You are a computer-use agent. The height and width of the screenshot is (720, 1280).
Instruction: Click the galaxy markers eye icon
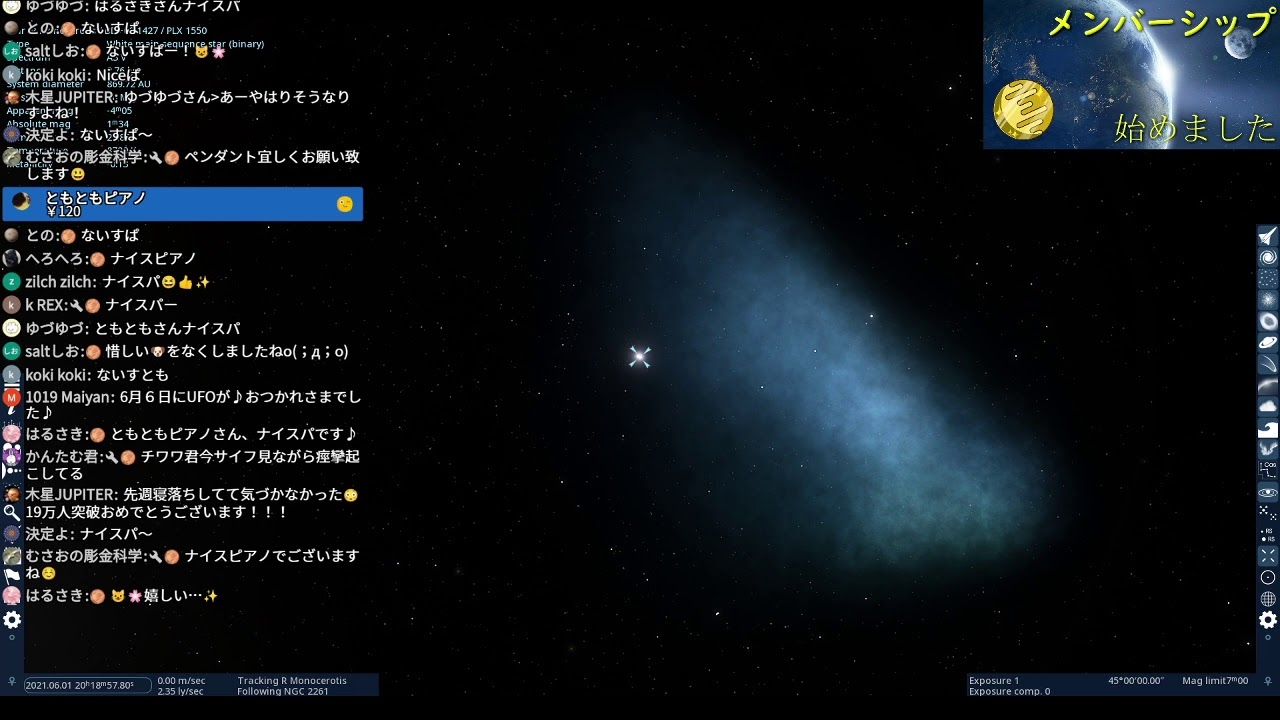[1268, 490]
